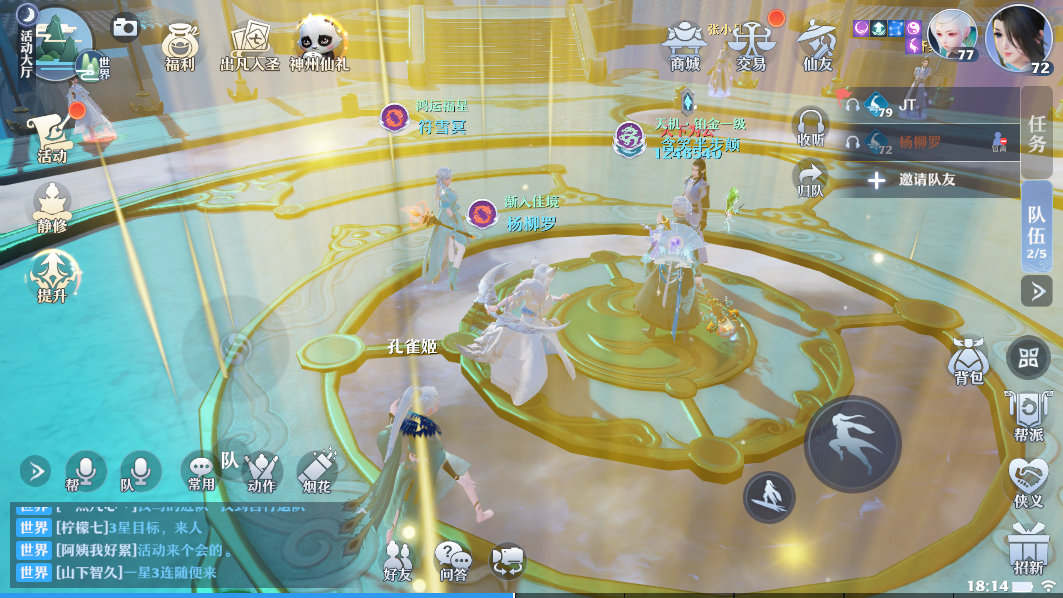
Task: Start 静修 meditation
Action: (x=52, y=205)
